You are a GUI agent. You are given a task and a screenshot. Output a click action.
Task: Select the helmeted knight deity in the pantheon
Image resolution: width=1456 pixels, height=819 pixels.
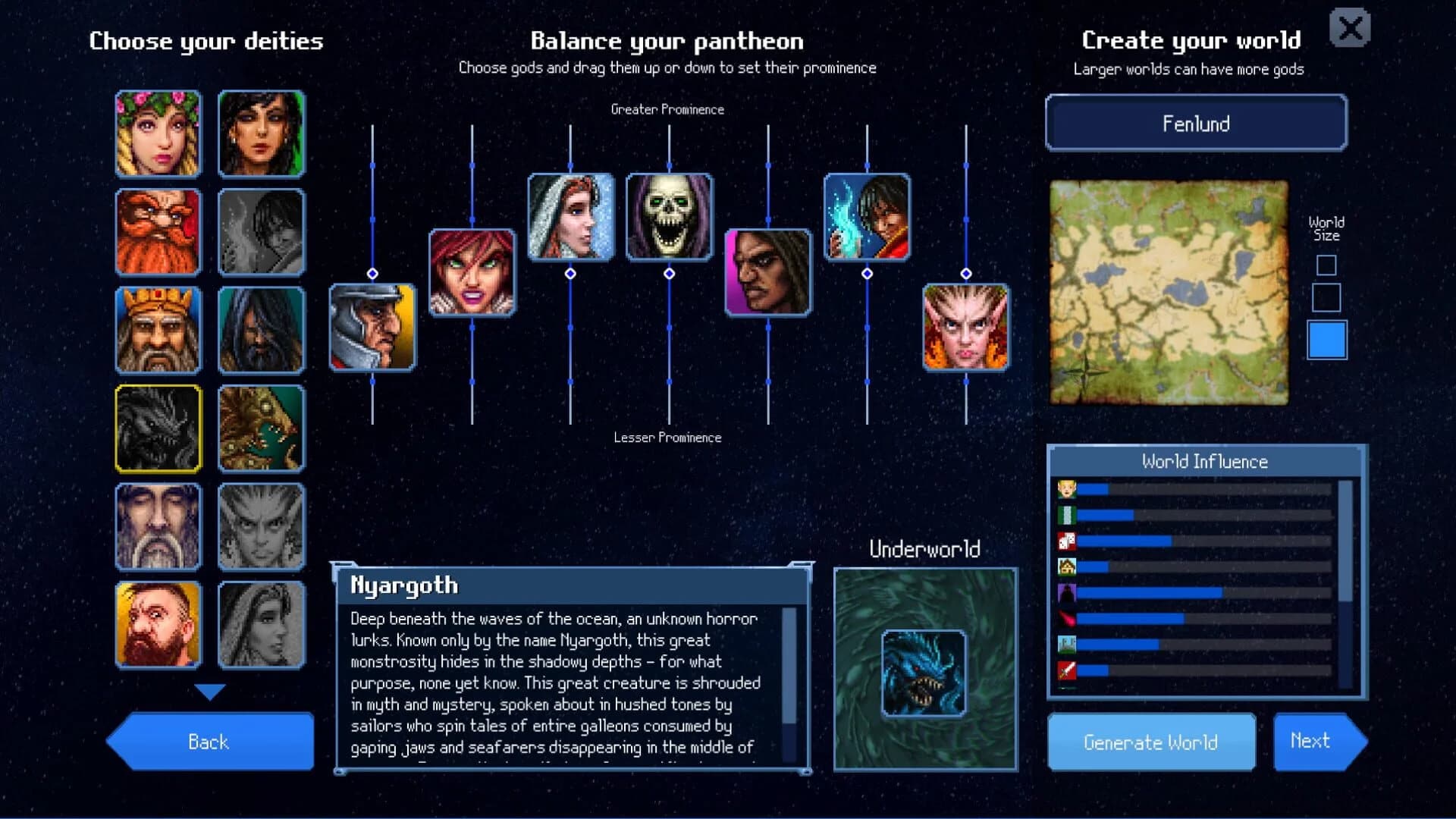[372, 328]
